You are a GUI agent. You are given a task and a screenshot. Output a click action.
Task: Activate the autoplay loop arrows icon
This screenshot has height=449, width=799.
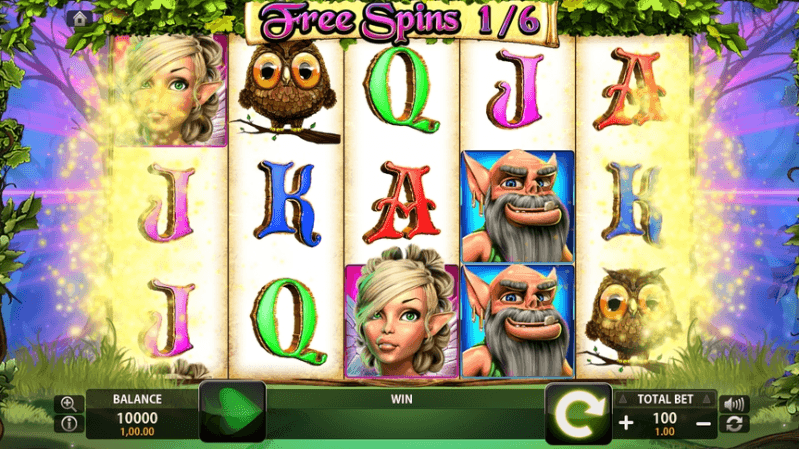click(x=735, y=424)
